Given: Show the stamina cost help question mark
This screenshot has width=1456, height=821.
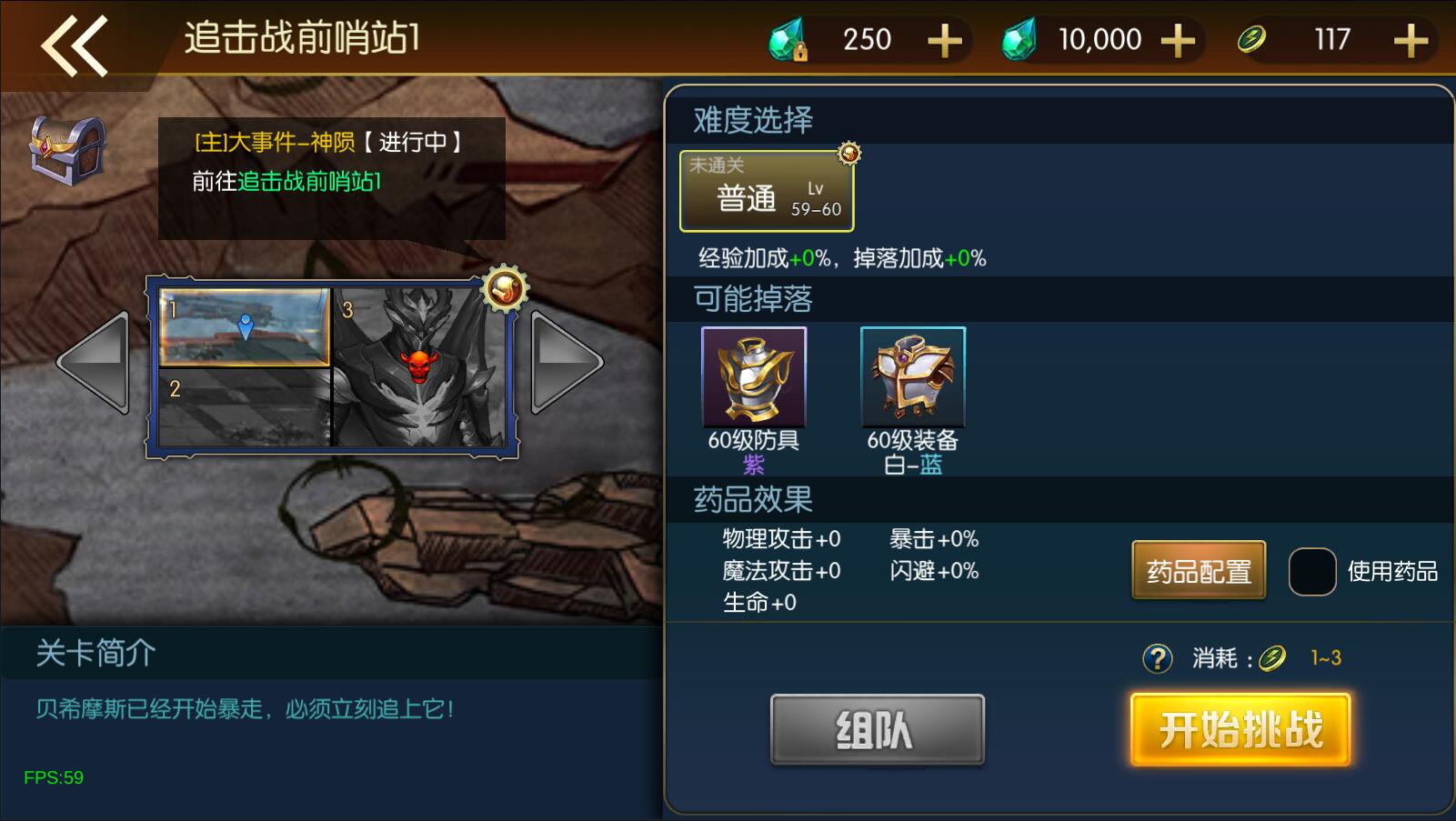Looking at the screenshot, I should tap(1157, 657).
